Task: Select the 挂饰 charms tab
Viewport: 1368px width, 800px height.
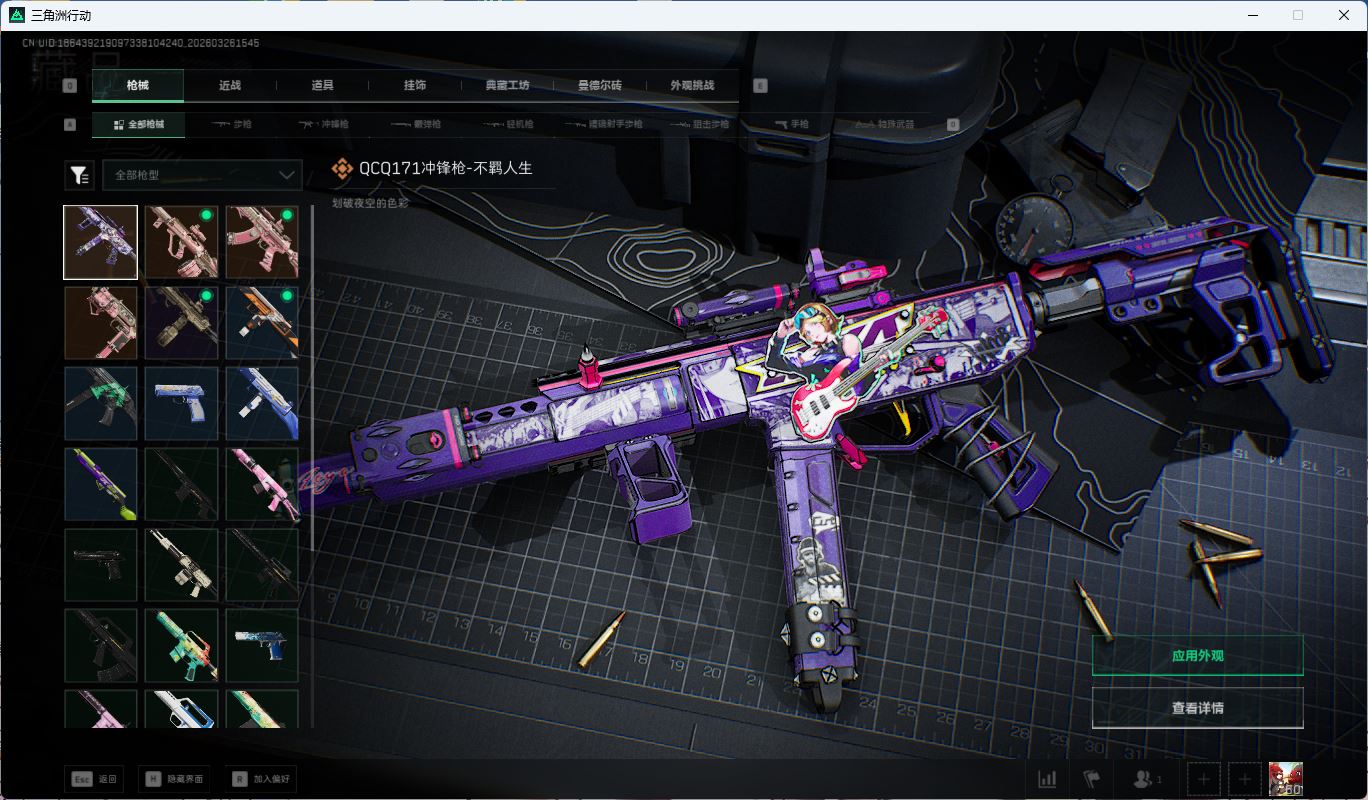Action: click(415, 86)
